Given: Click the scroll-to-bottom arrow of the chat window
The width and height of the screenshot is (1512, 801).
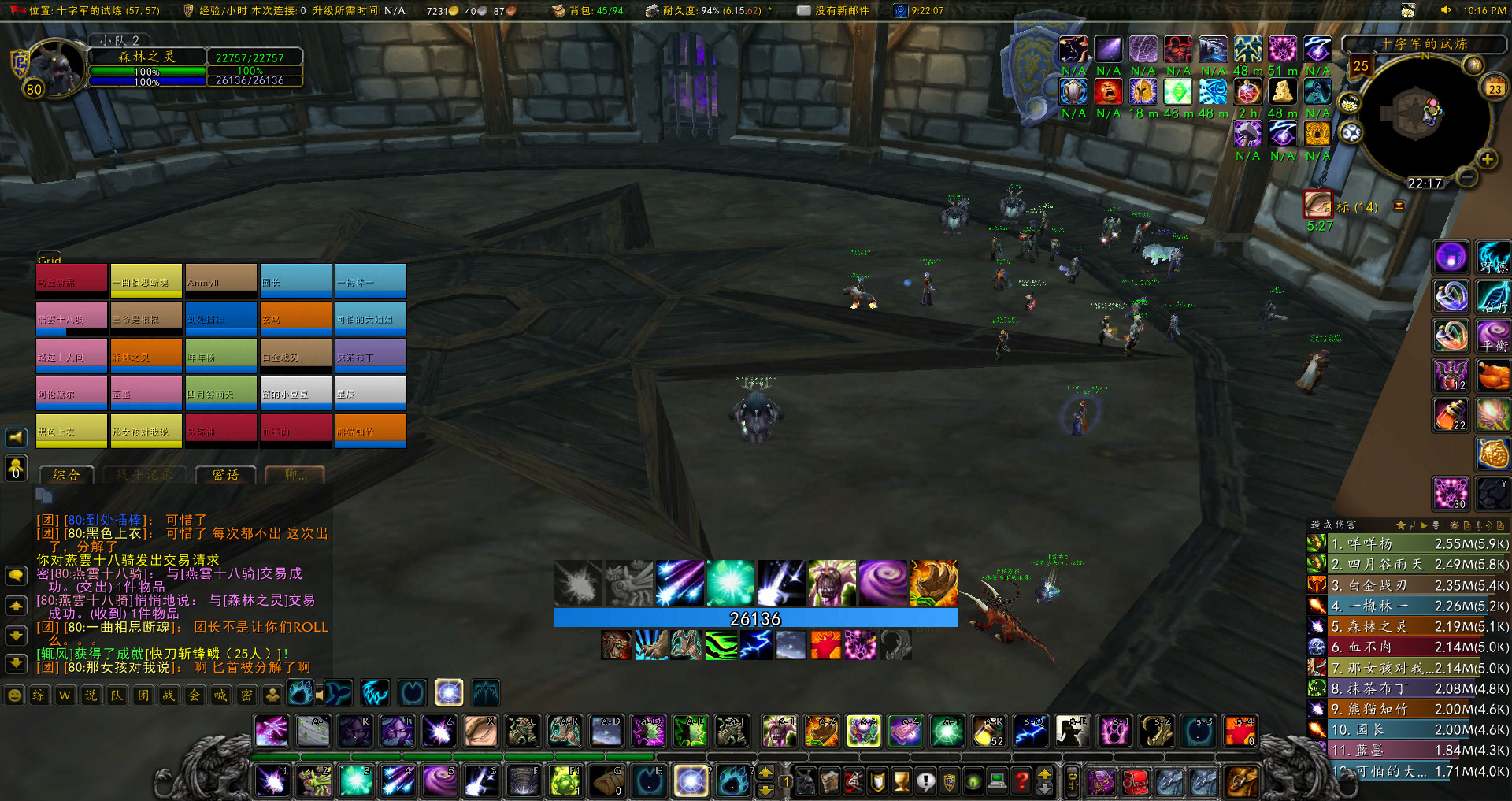Looking at the screenshot, I should pos(16,664).
